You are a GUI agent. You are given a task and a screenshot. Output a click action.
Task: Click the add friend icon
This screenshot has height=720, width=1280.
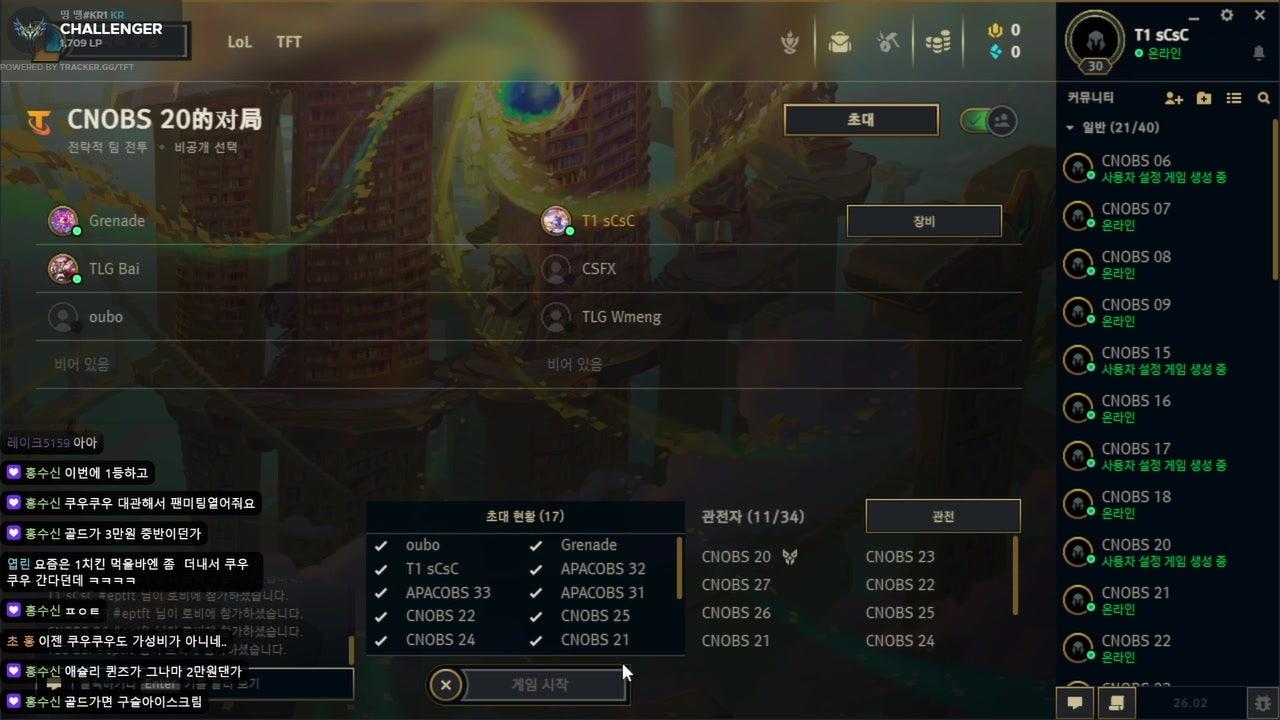pyautogui.click(x=1171, y=97)
